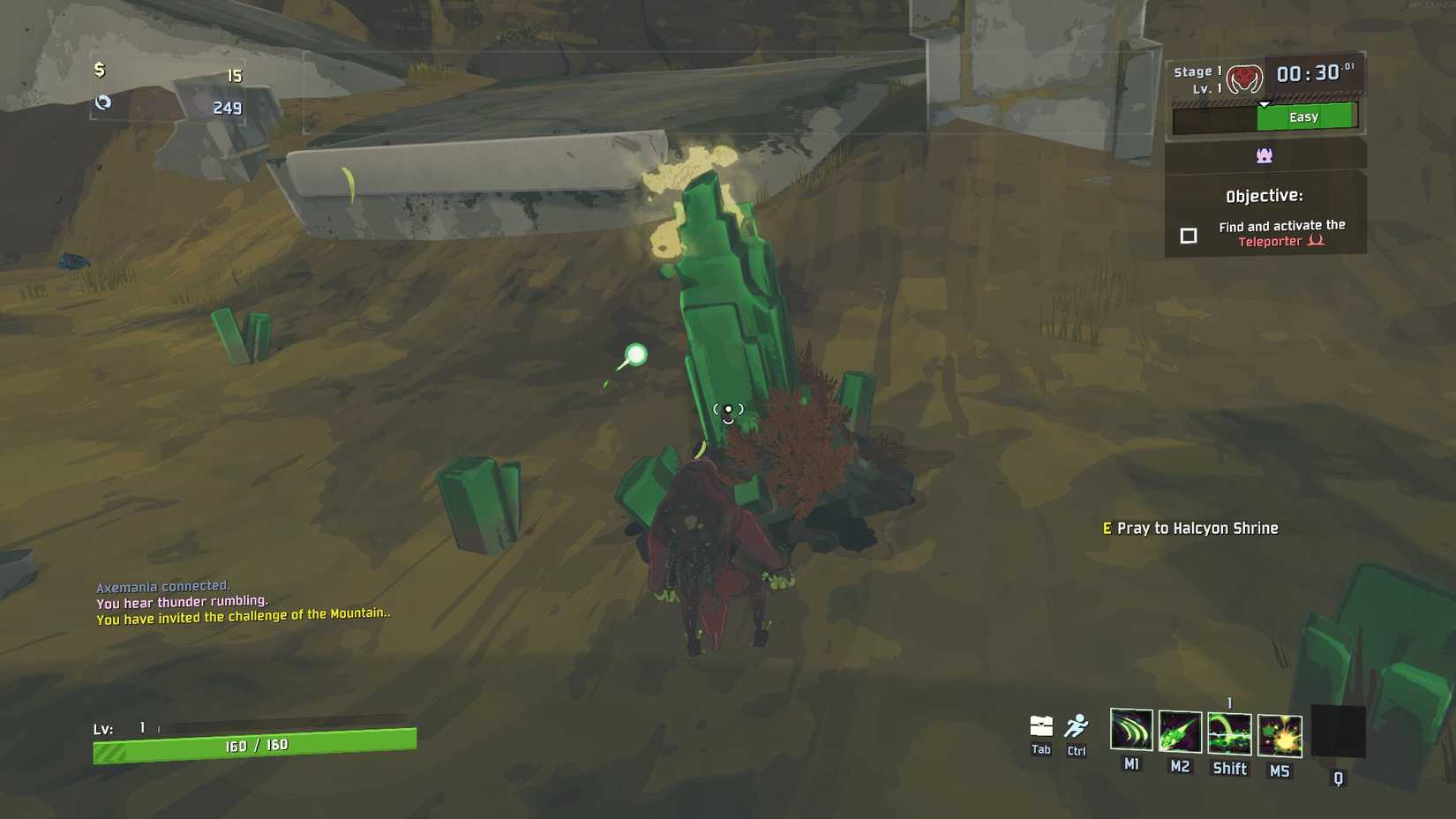Select the Tab key label under the briefcase
The image size is (1456, 819).
coord(1040,751)
